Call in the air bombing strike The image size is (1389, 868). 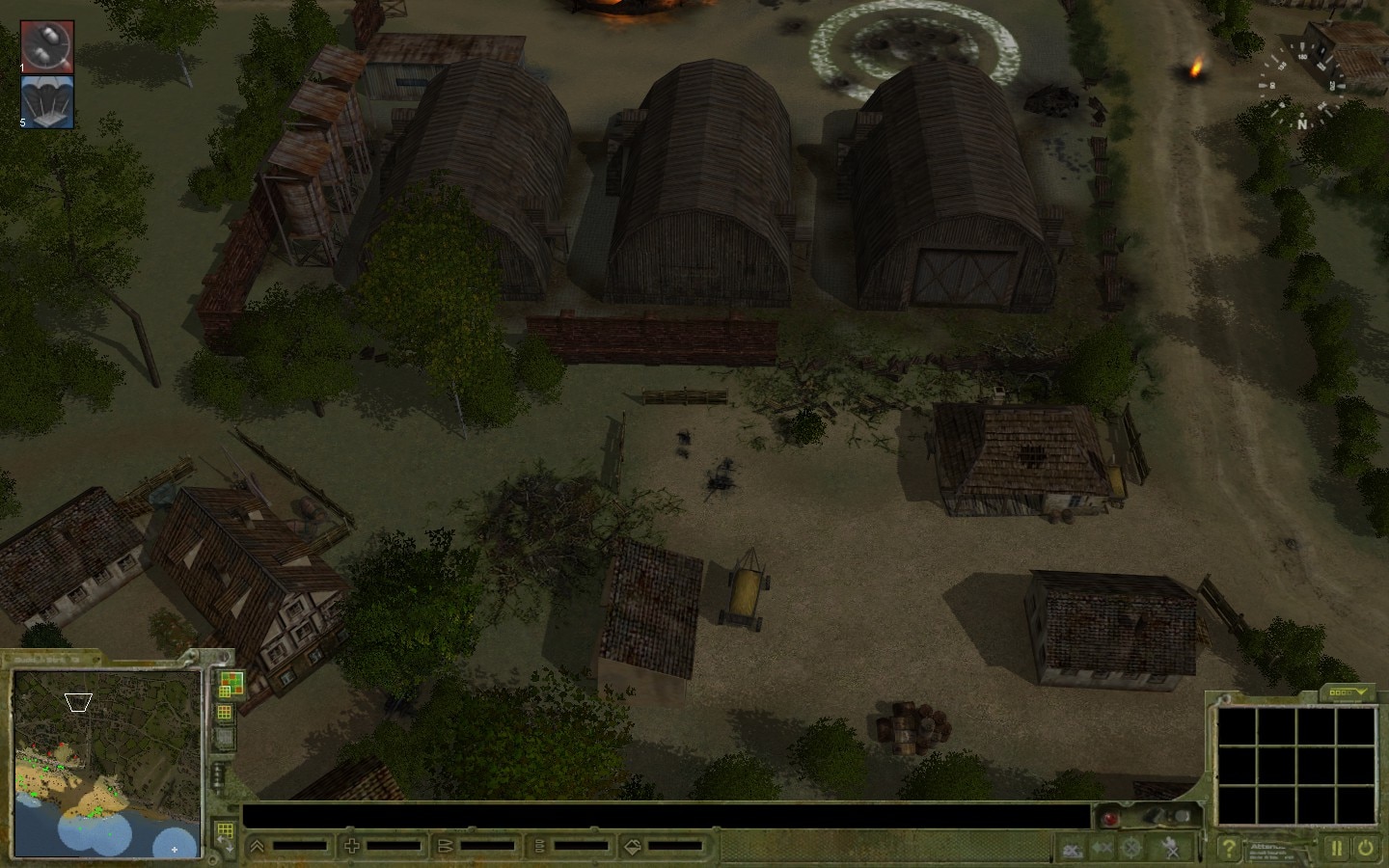[x=47, y=45]
